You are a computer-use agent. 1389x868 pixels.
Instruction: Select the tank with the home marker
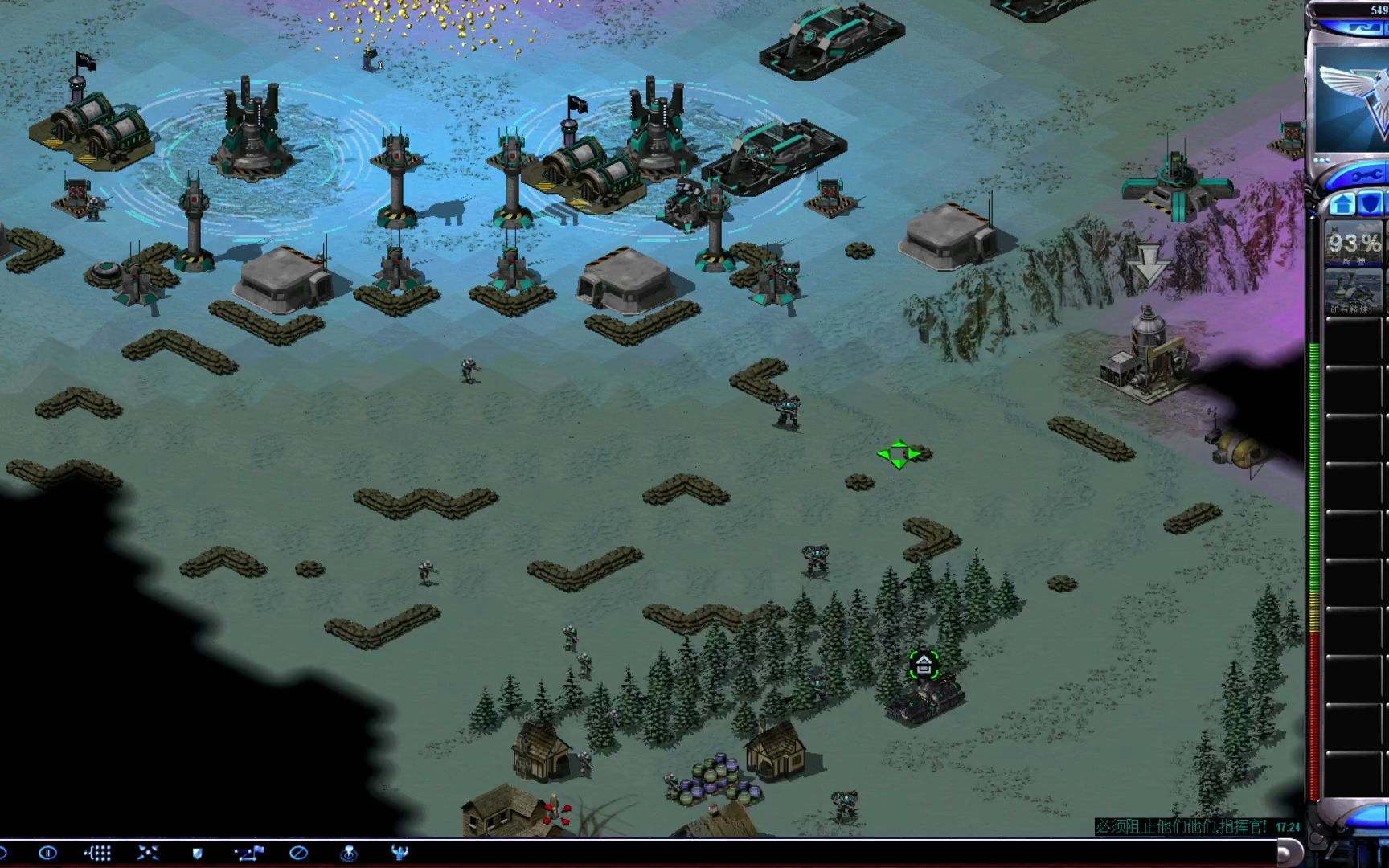[924, 699]
